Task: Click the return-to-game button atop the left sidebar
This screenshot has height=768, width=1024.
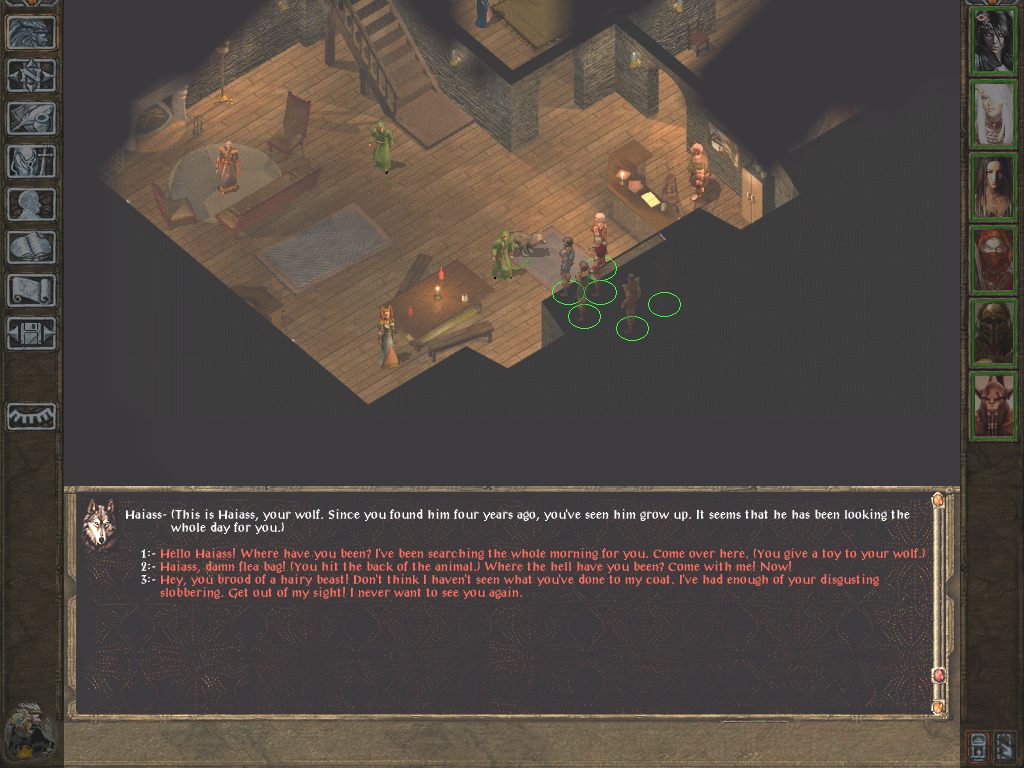Action: tap(31, 33)
